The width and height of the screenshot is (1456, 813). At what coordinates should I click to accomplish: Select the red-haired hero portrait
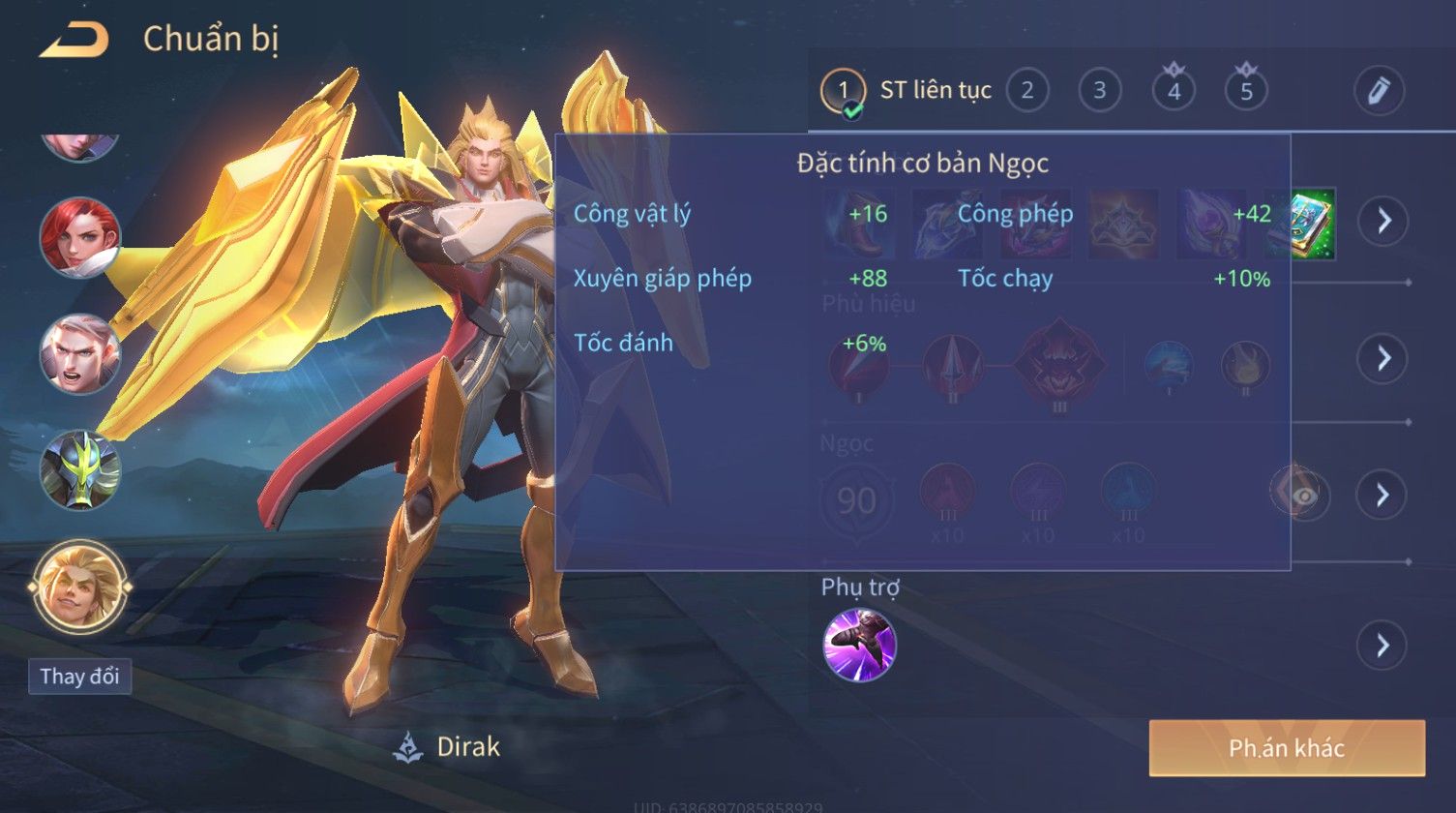(80, 238)
